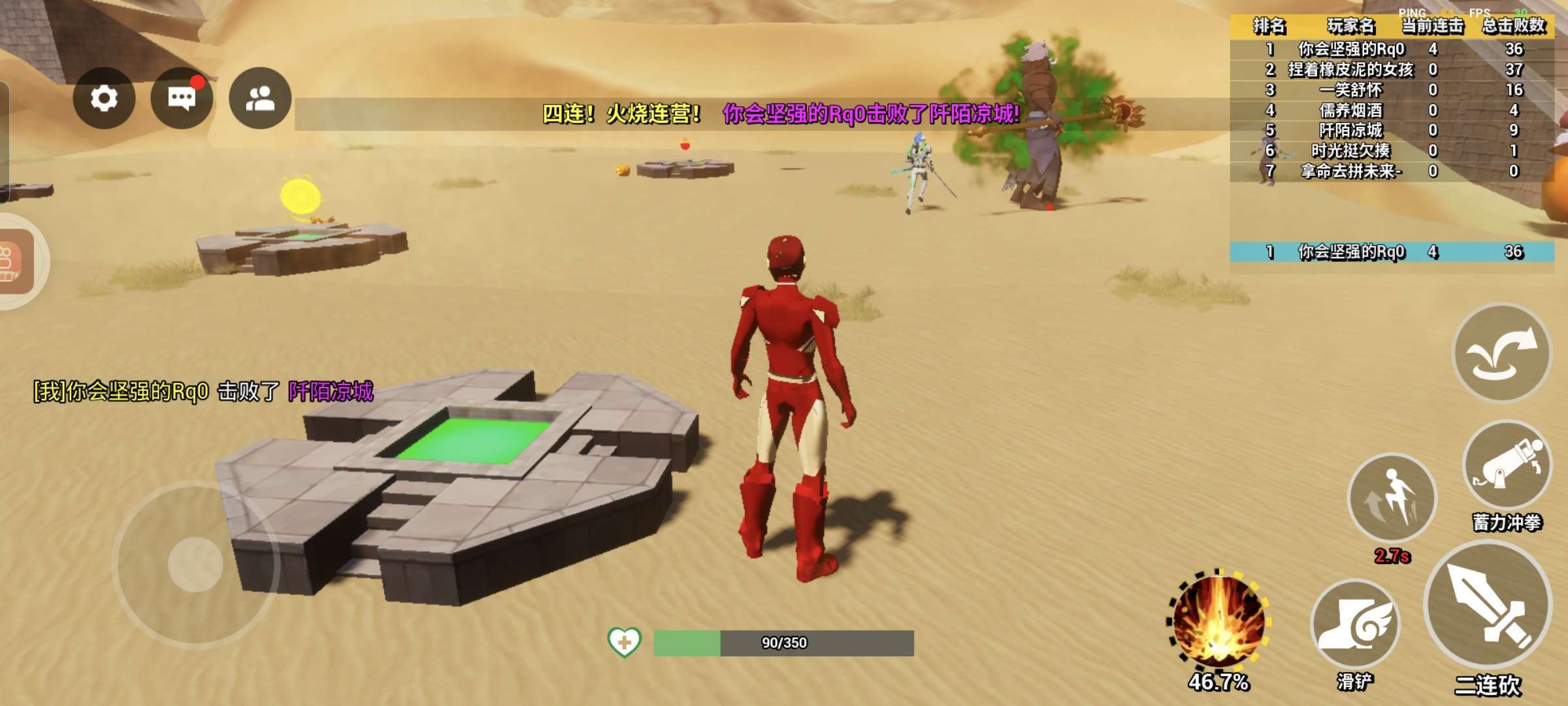
Task: Click the virtual movement joystick
Action: point(195,563)
